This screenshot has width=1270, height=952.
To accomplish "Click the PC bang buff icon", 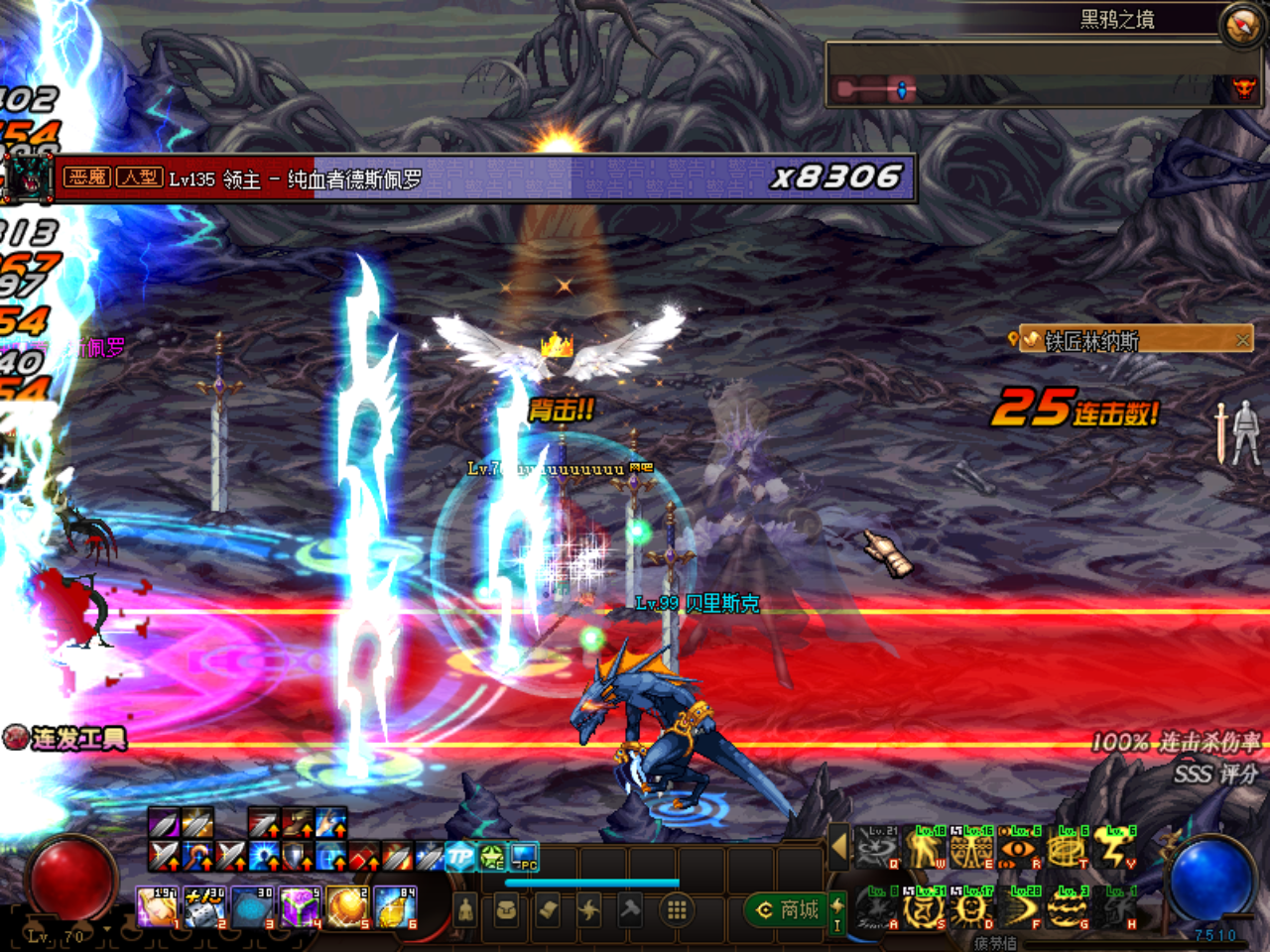I will (523, 856).
